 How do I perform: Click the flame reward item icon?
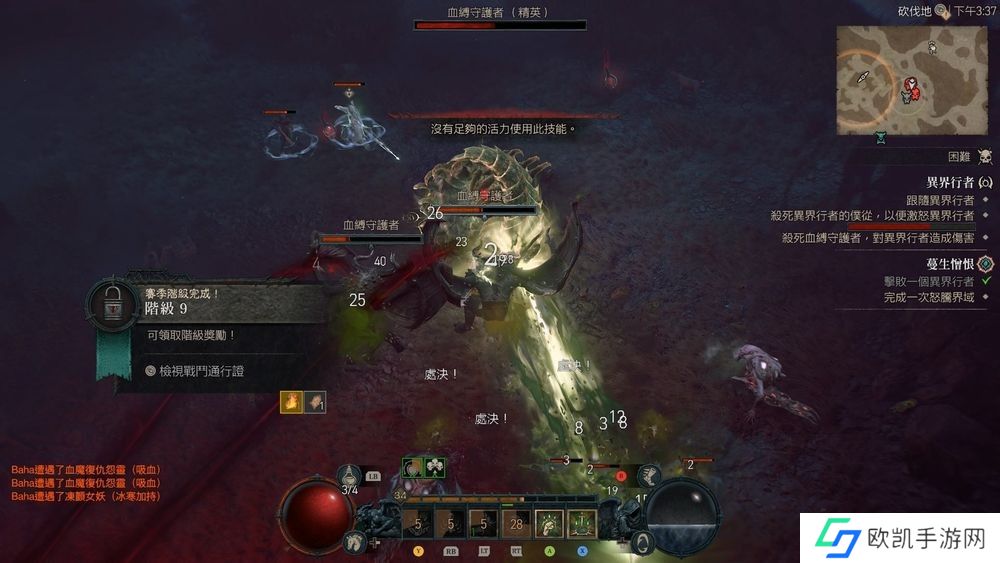[x=293, y=402]
